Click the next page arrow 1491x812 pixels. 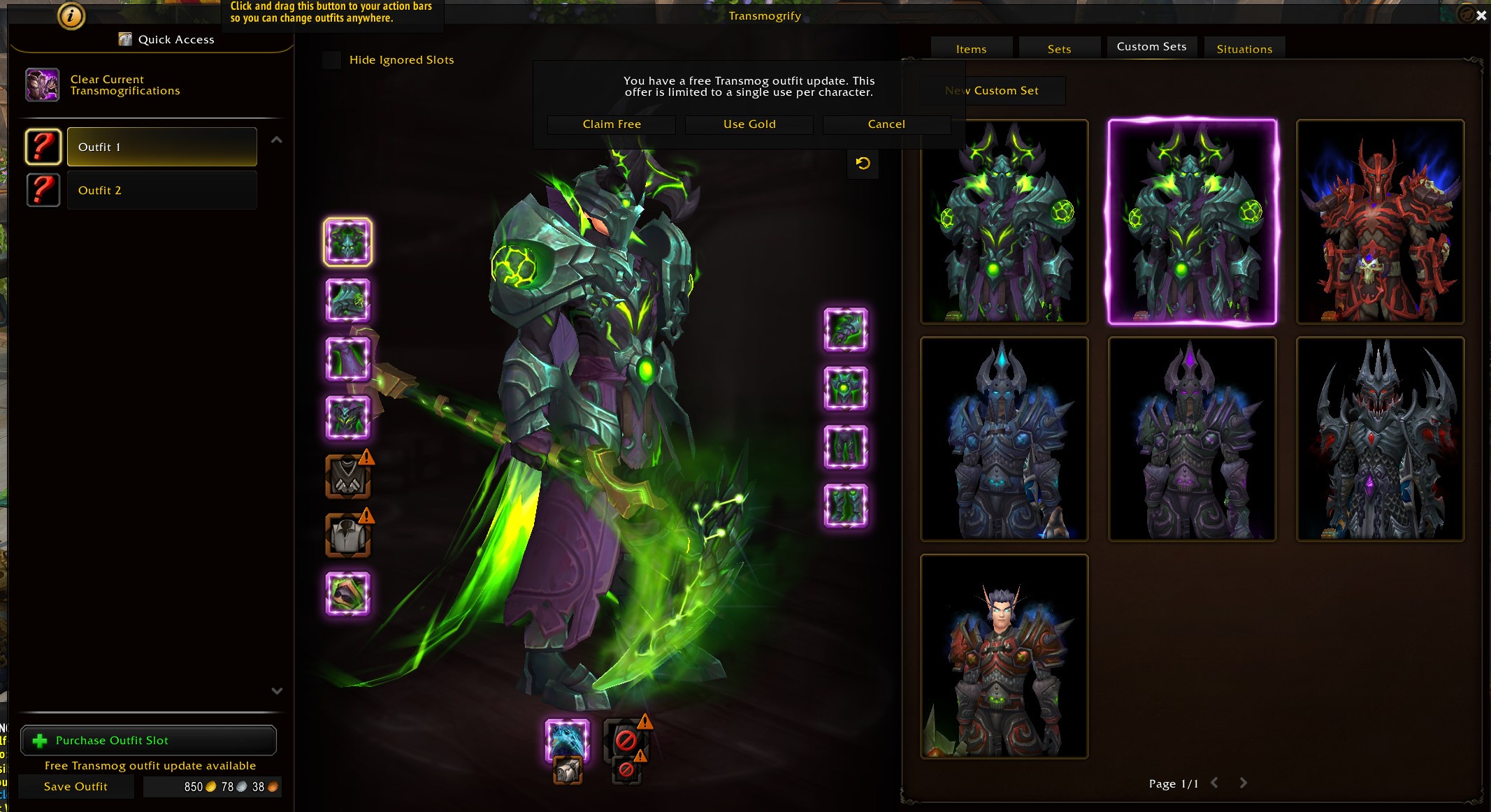tap(1243, 783)
